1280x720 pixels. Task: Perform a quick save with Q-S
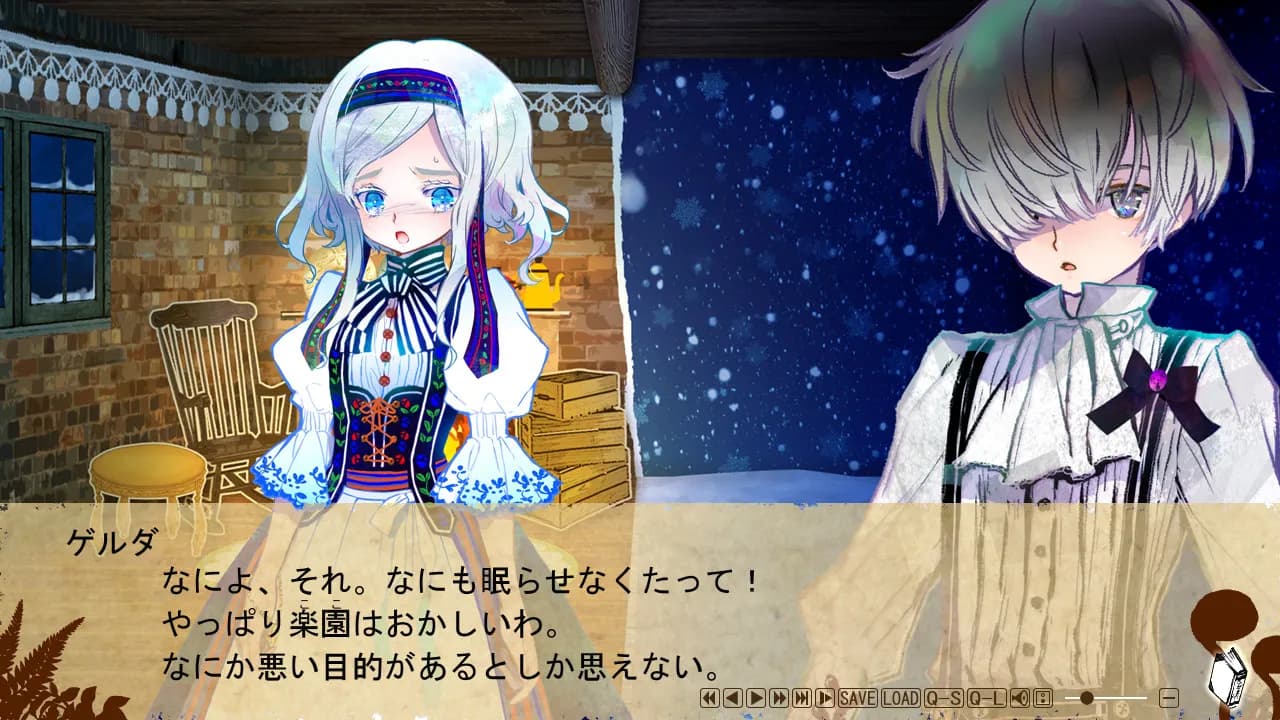pos(945,701)
